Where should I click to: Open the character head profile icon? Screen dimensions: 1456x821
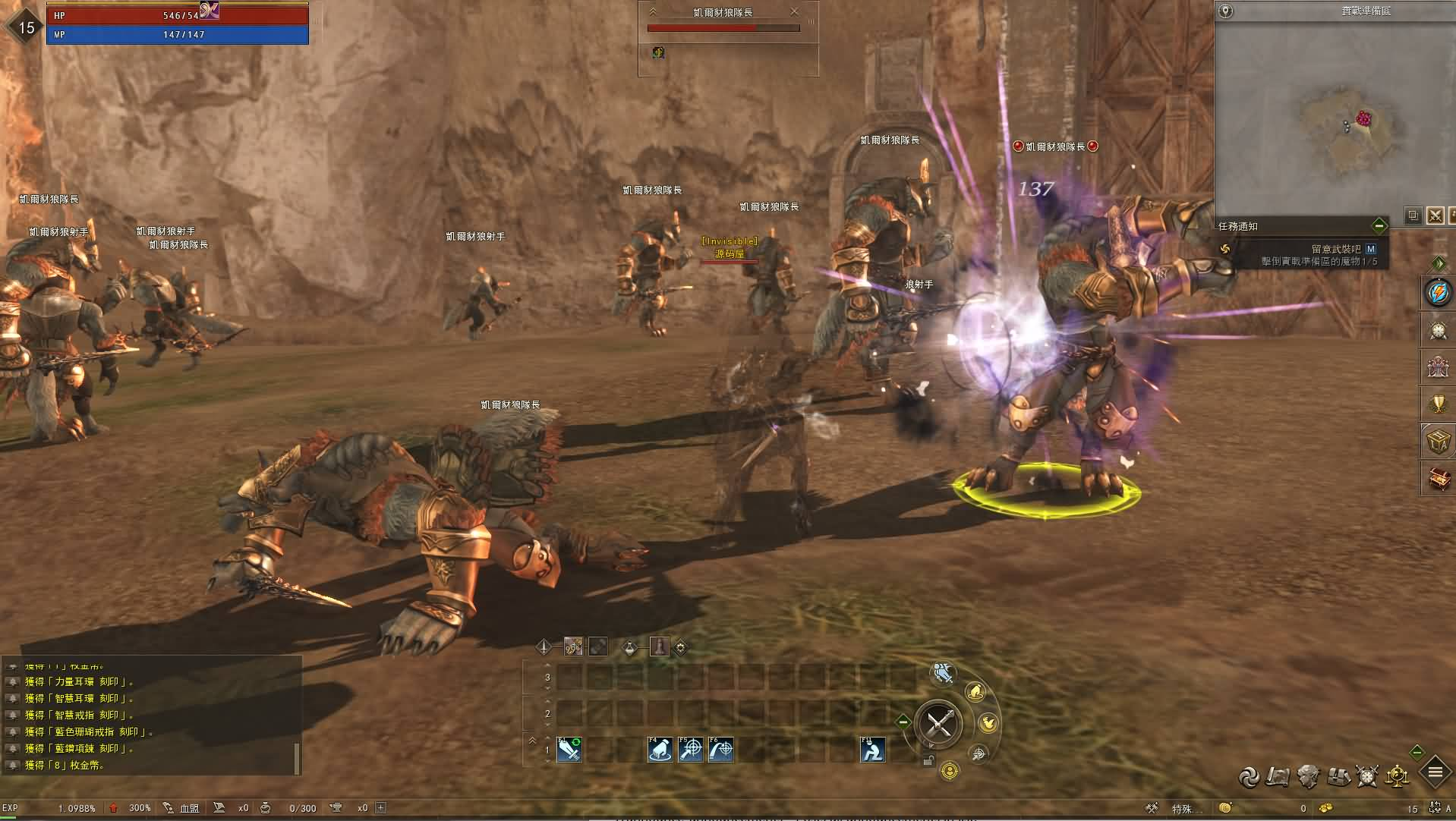click(x=1308, y=775)
